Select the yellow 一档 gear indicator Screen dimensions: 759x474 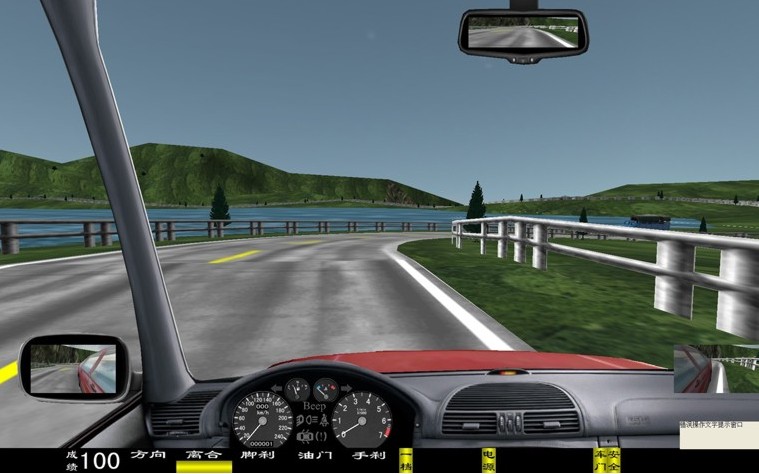[x=406, y=460]
